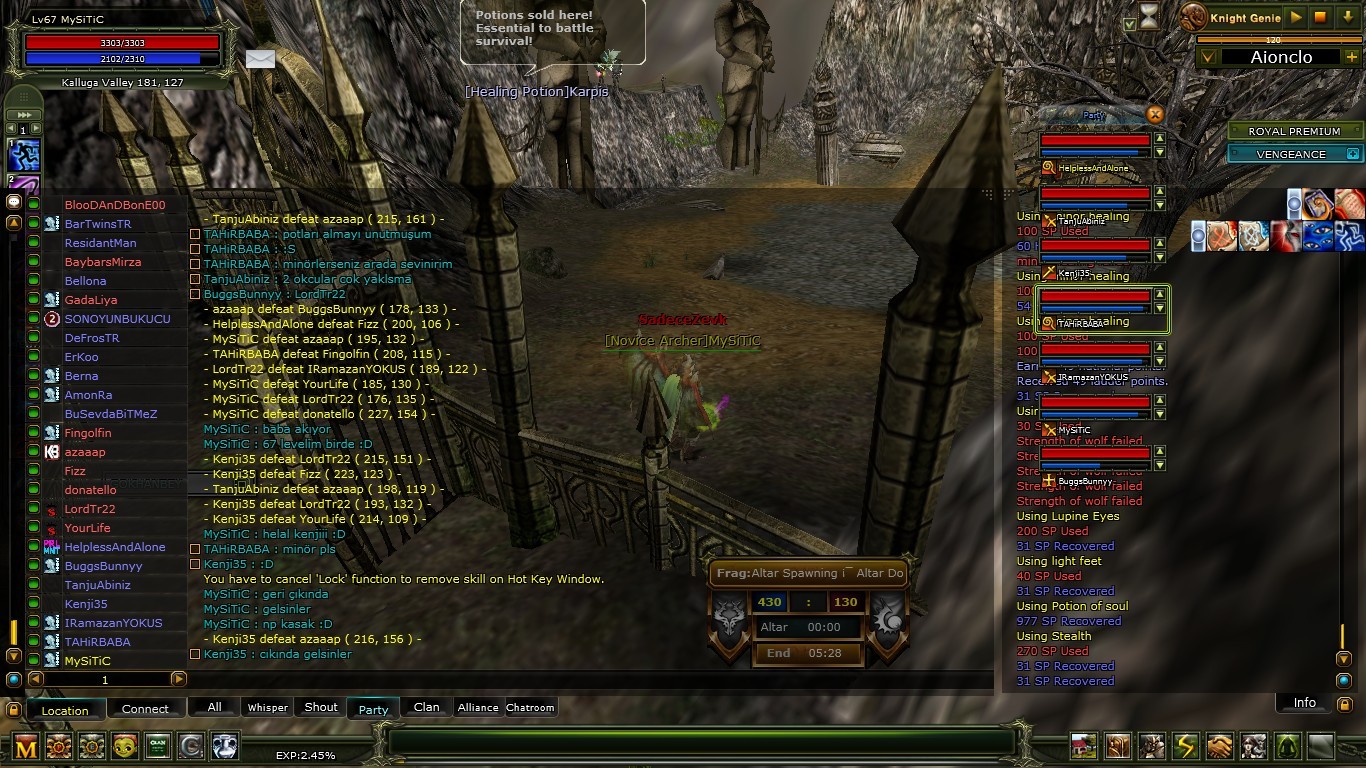This screenshot has width=1366, height=768.
Task: Select the Shout chat channel
Action: [x=321, y=707]
